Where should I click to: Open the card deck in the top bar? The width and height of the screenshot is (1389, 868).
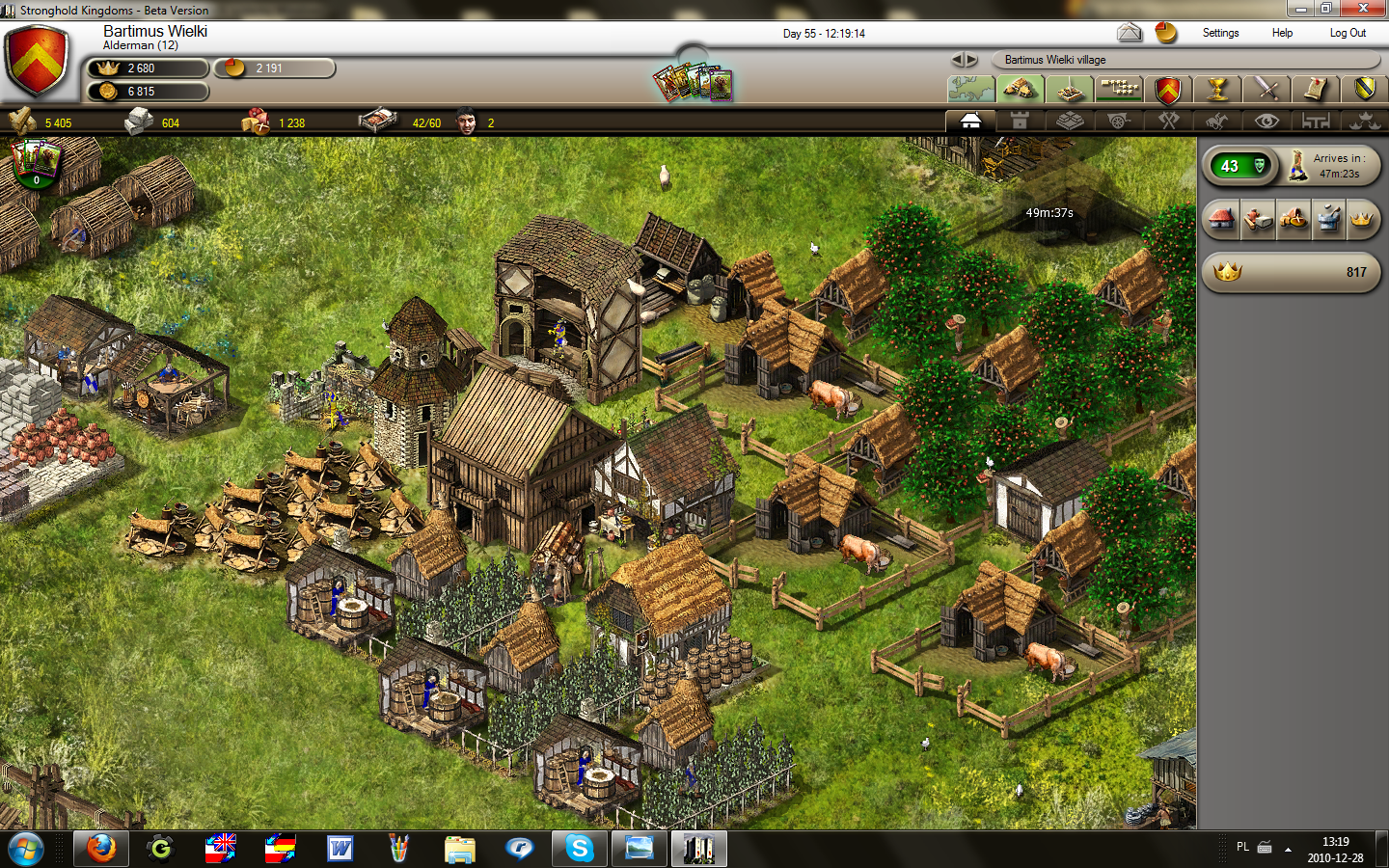(x=693, y=84)
